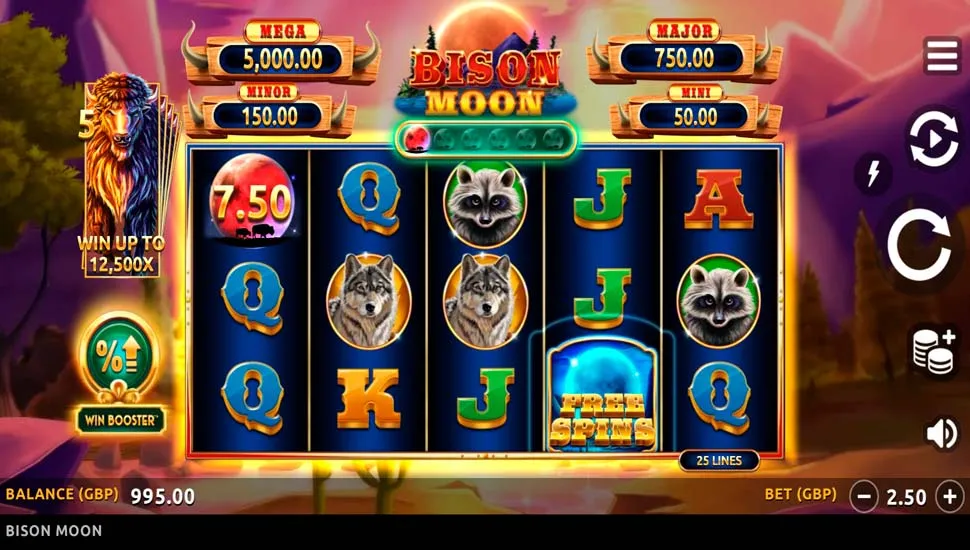Start autoplay spins
Image resolution: width=970 pixels, height=550 pixels.
point(932,141)
